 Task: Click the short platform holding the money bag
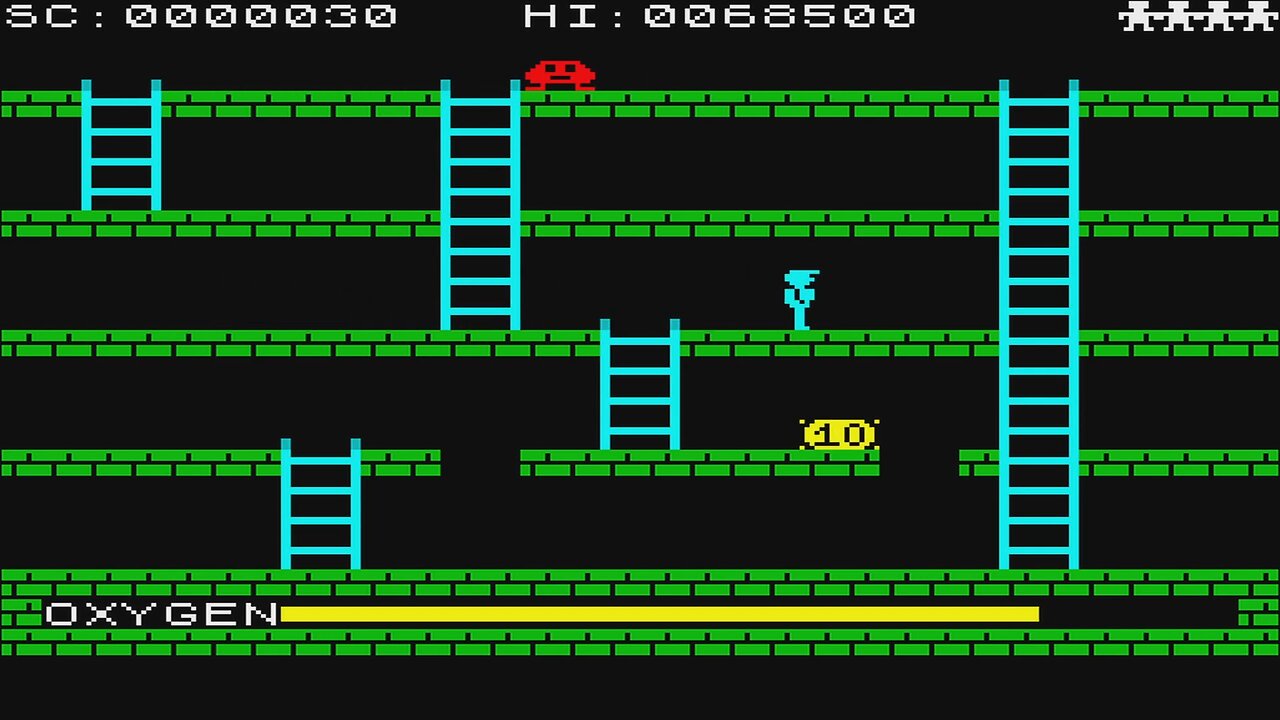click(x=700, y=460)
